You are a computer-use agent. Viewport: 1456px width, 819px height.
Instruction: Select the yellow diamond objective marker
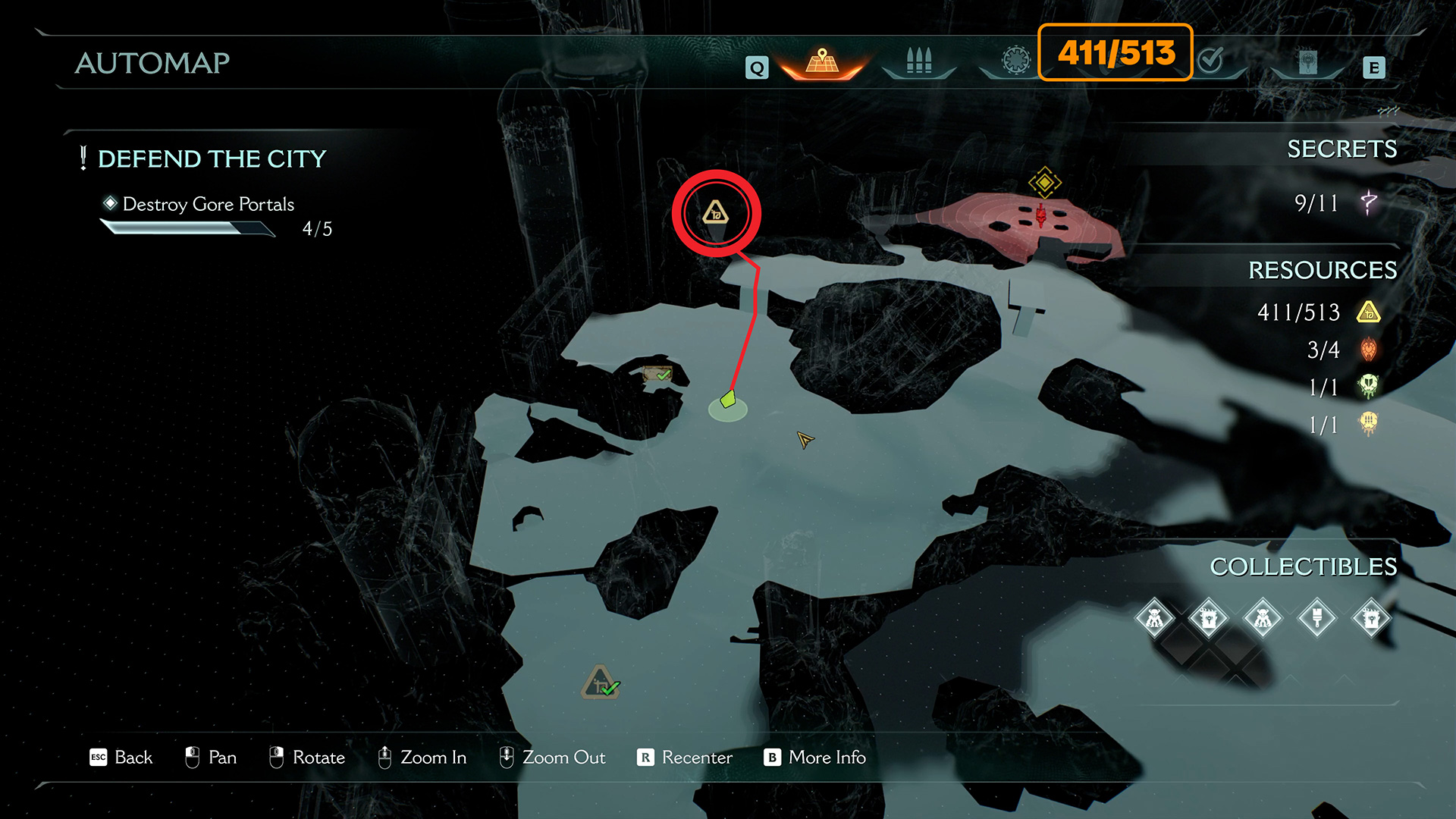[1044, 182]
